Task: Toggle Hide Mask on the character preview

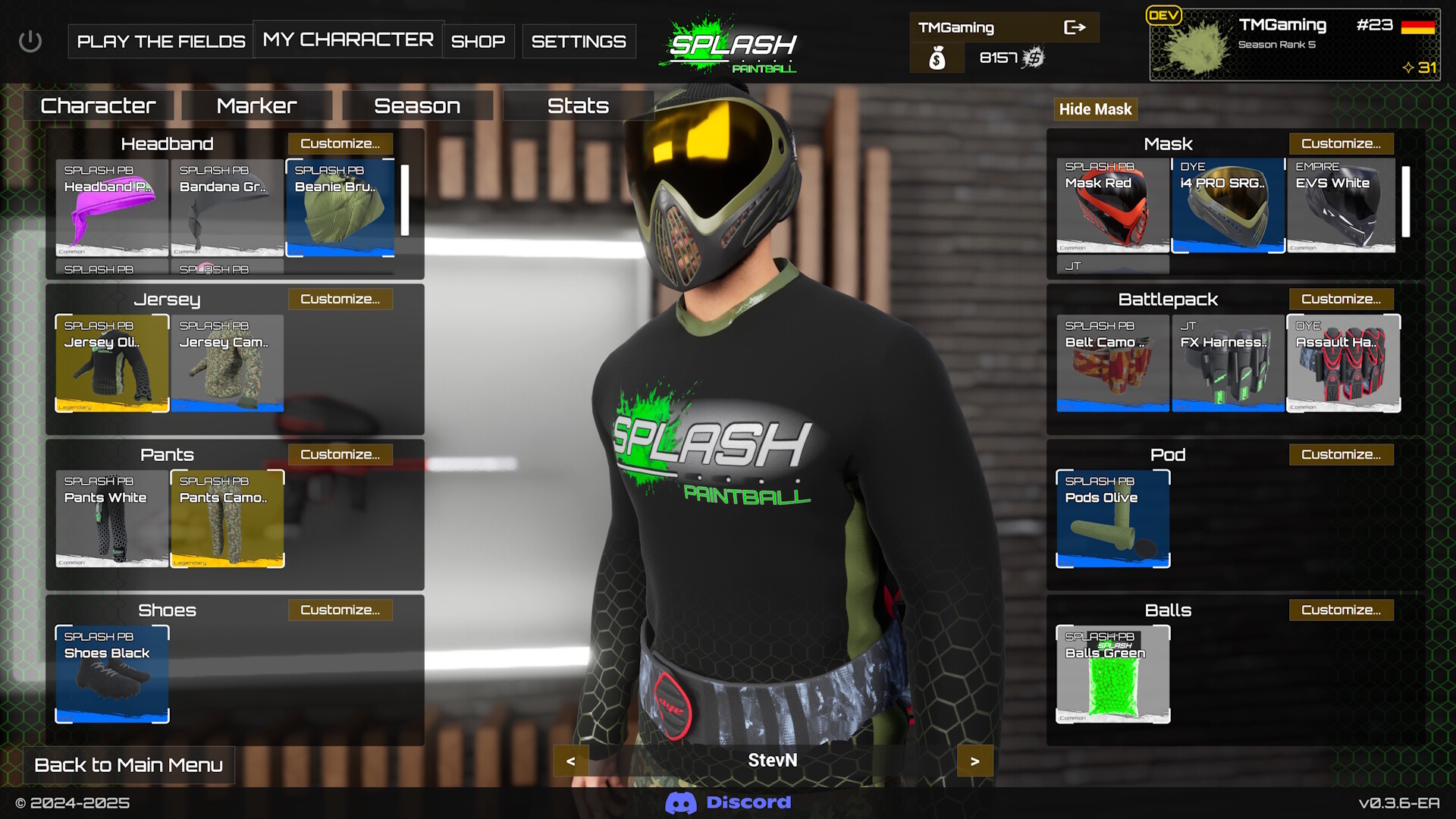Action: pyautogui.click(x=1095, y=108)
